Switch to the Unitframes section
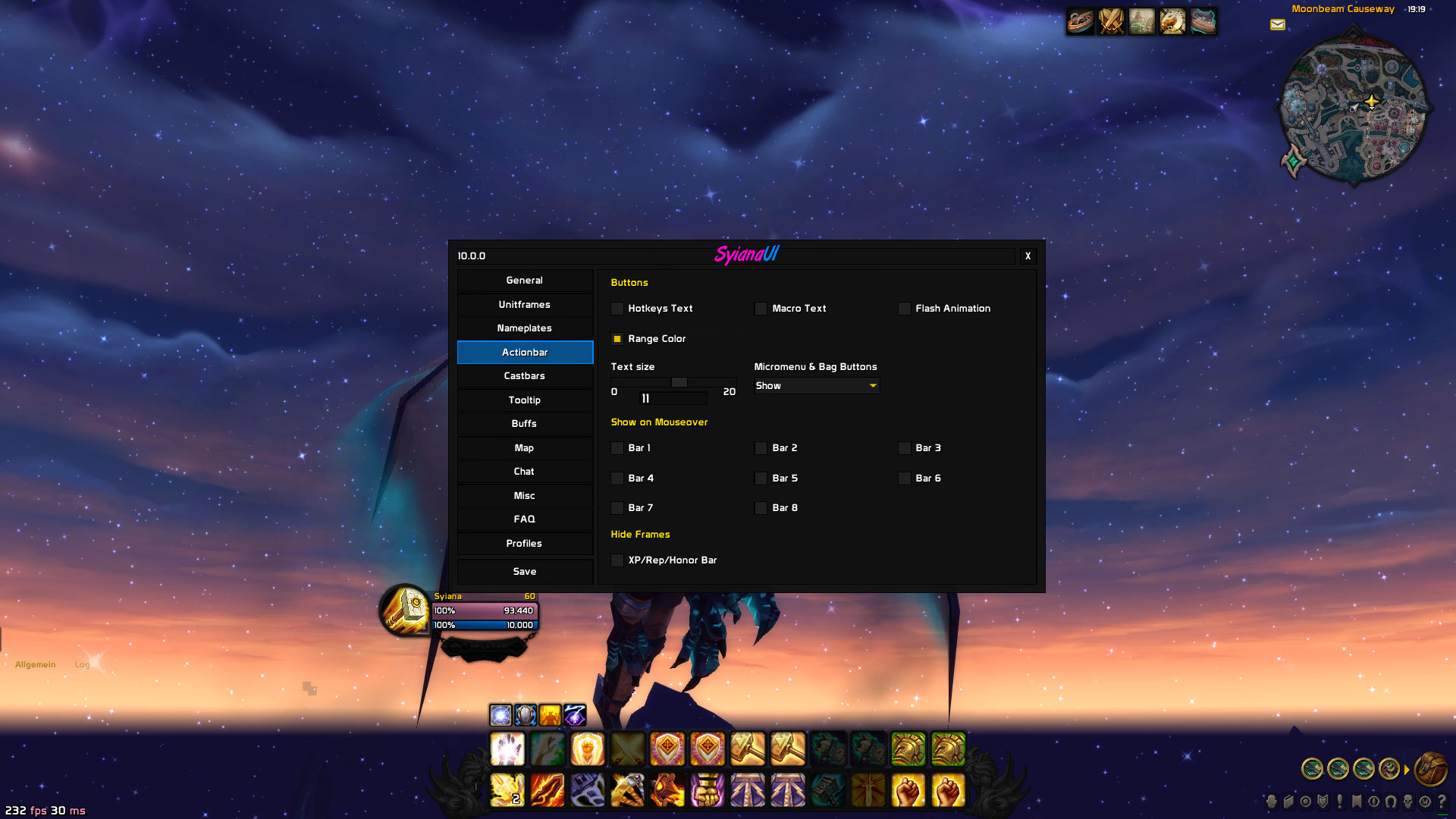This screenshot has width=1456, height=819. pos(525,305)
